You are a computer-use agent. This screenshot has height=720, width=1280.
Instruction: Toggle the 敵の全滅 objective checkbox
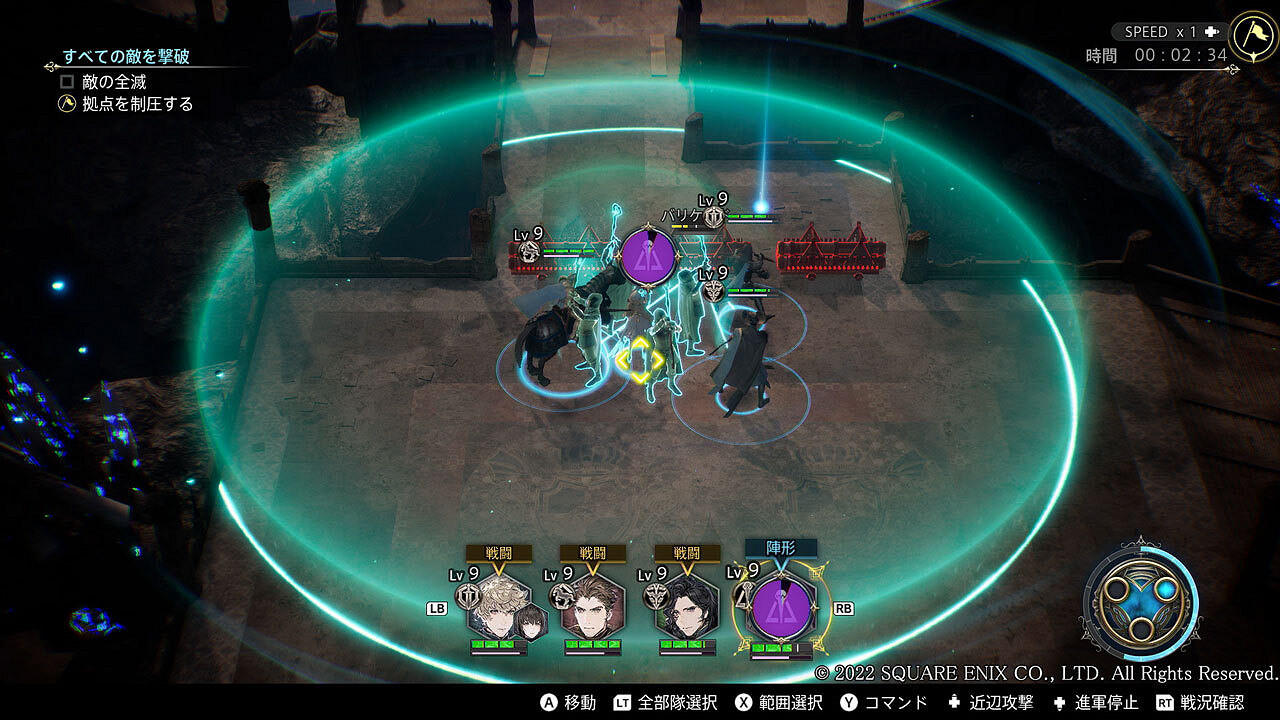pyautogui.click(x=68, y=82)
